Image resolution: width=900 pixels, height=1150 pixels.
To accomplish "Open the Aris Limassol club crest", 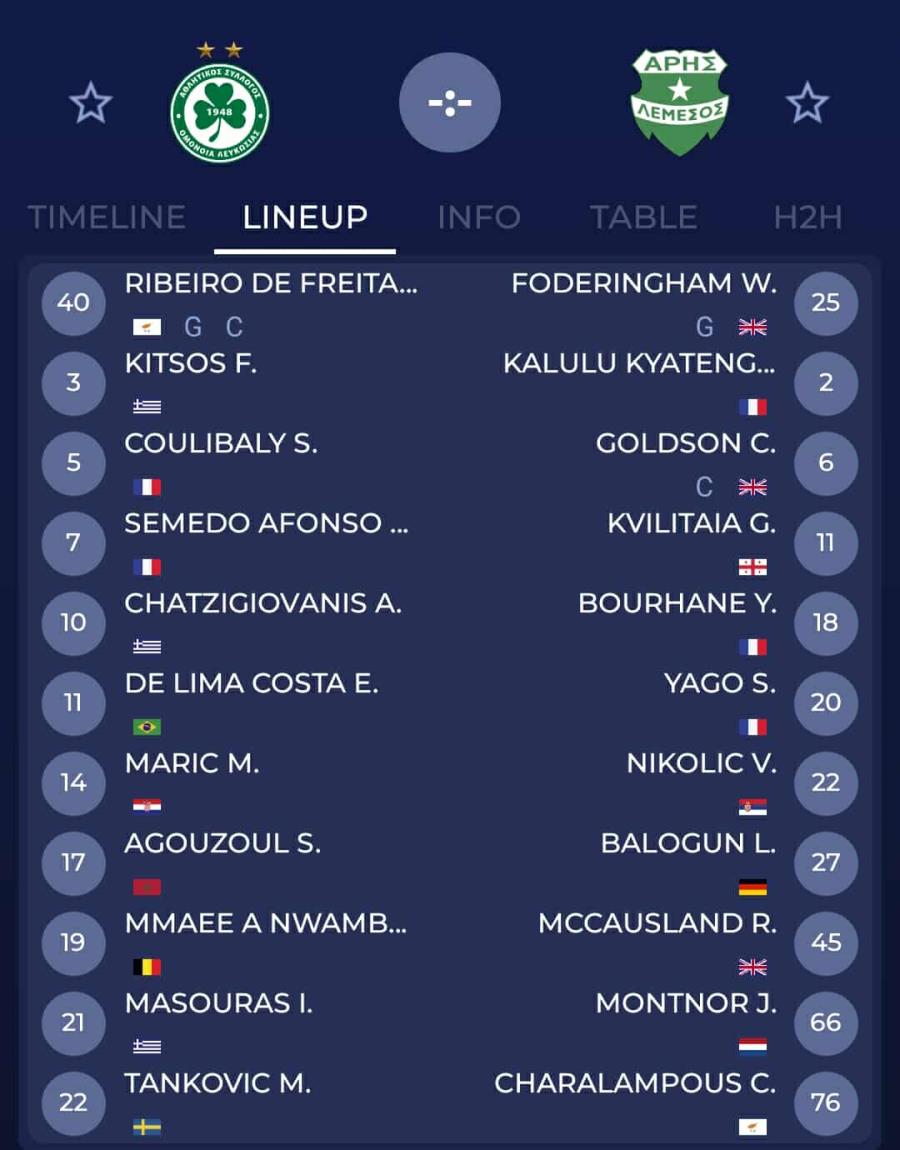I will [x=680, y=103].
